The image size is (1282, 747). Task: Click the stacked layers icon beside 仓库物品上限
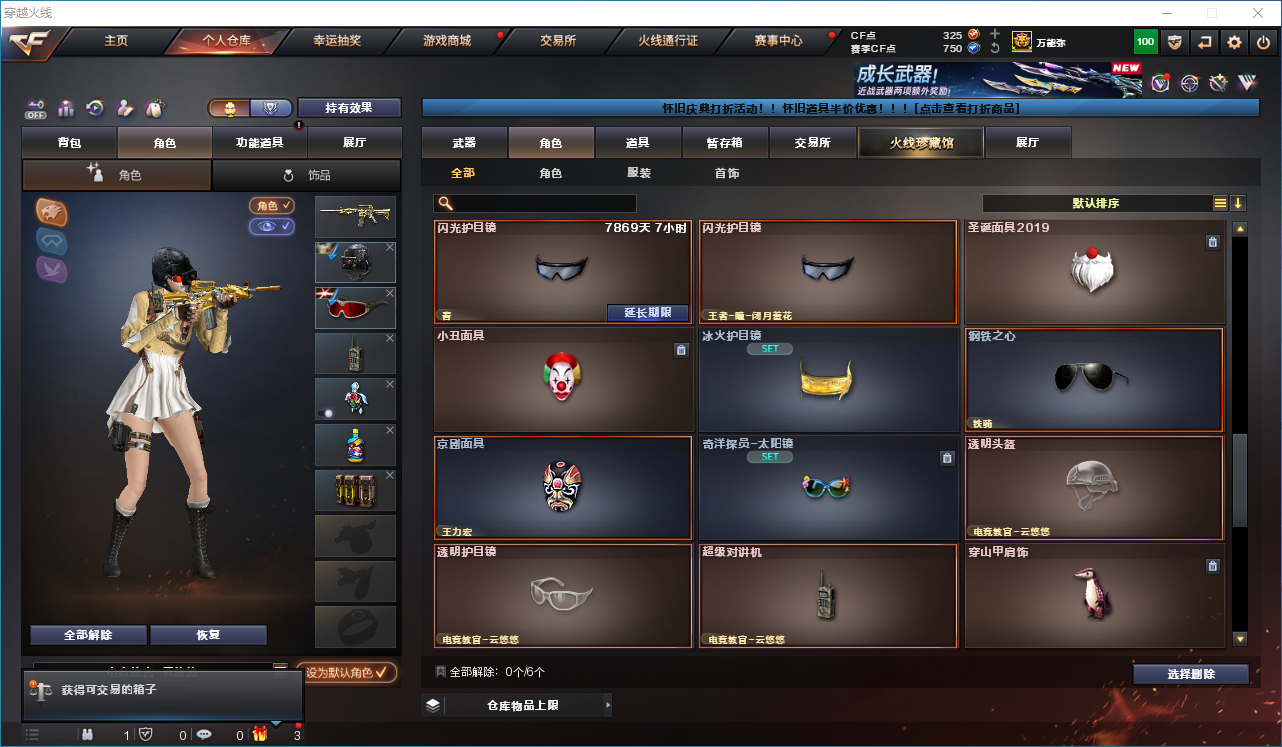point(432,705)
